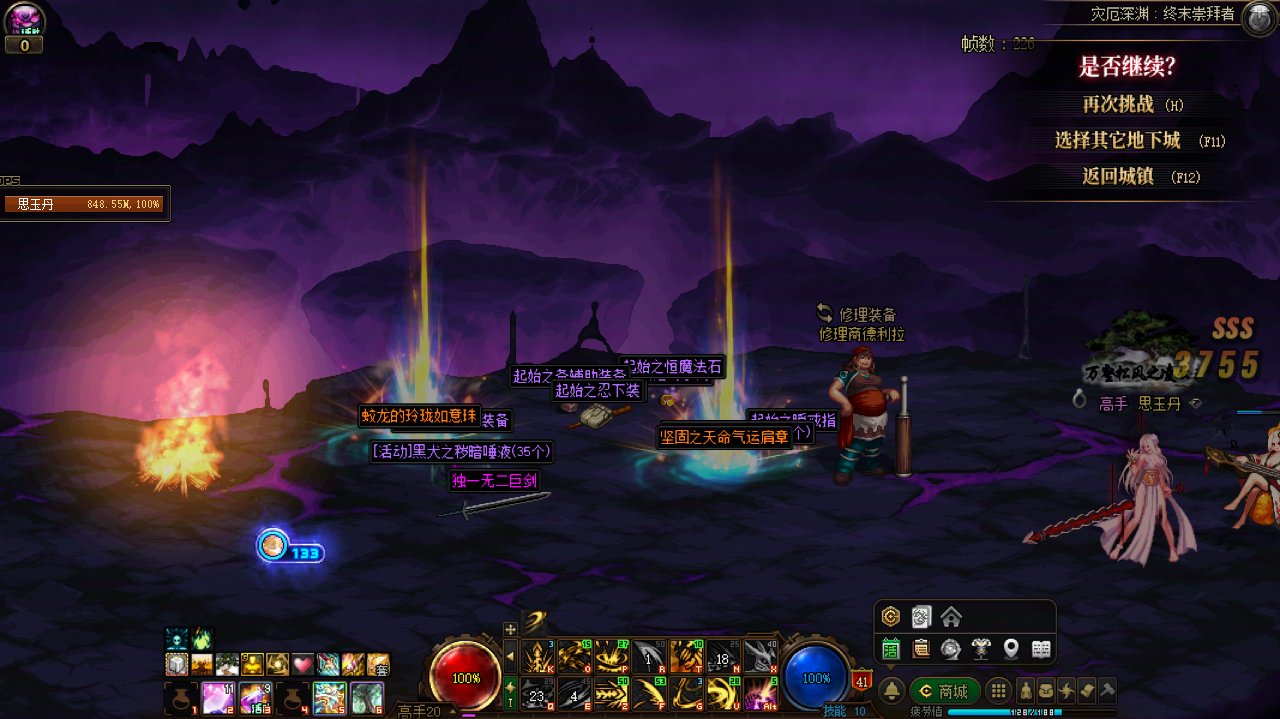This screenshot has width=1280, height=719.
Task: Open the shuriken skills icon
Action: pyautogui.click(x=1066, y=691)
